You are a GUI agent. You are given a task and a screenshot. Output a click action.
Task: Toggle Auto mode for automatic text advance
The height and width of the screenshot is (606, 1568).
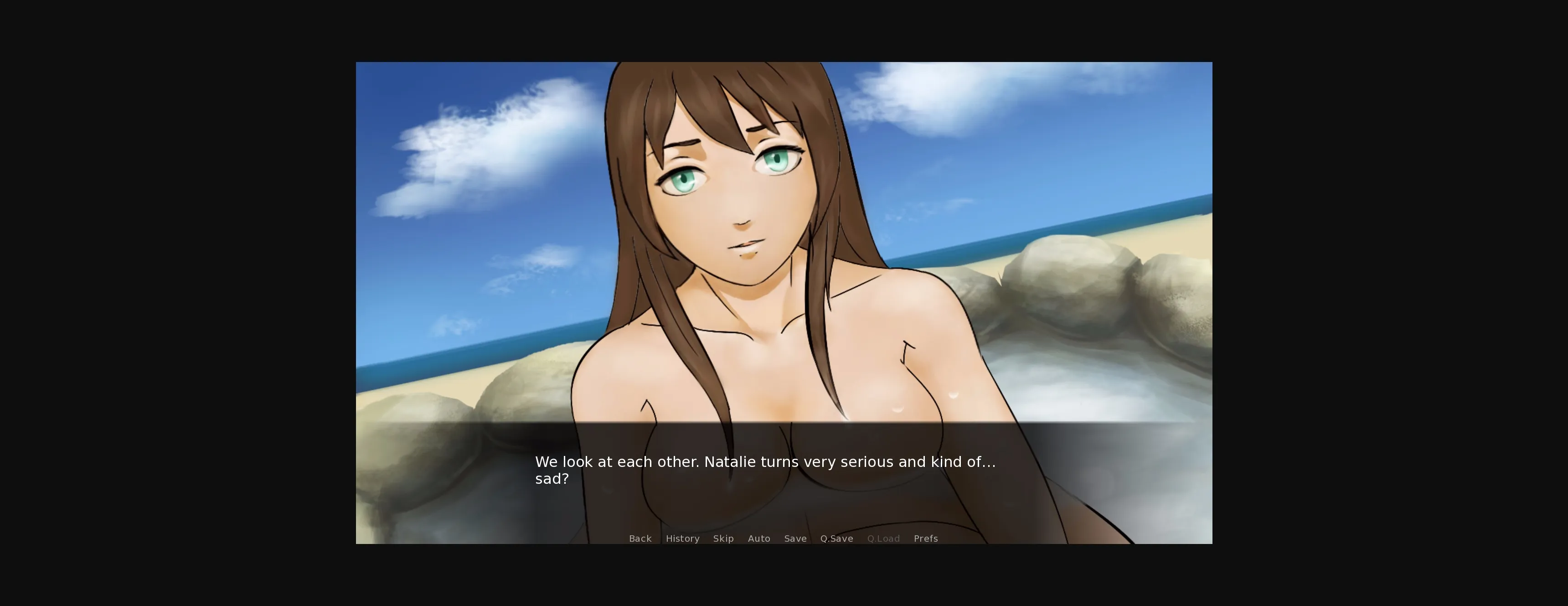coord(759,539)
